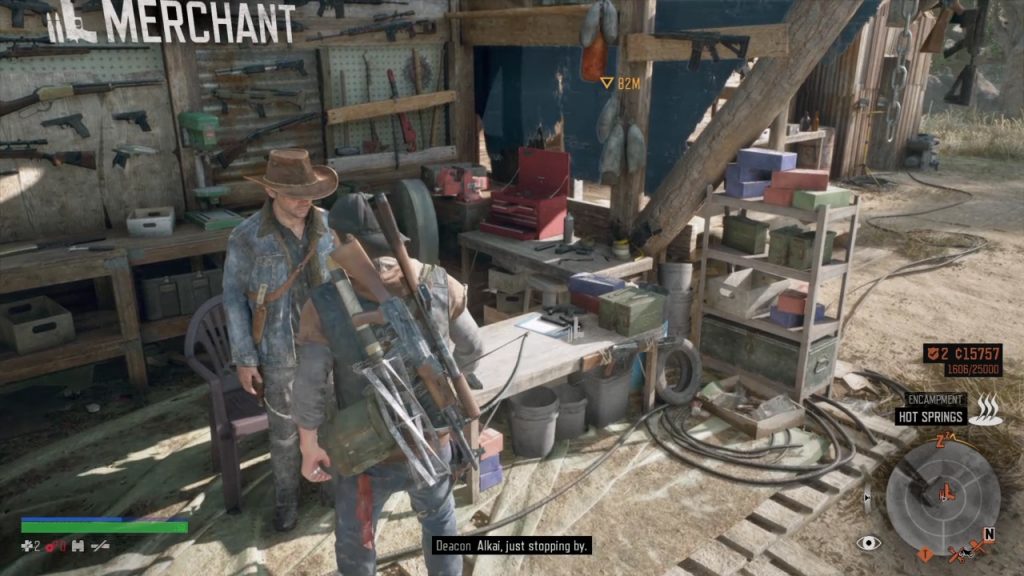This screenshot has width=1024, height=576.
Task: Click the orange diamond marker below minimap
Action: pyautogui.click(x=924, y=553)
